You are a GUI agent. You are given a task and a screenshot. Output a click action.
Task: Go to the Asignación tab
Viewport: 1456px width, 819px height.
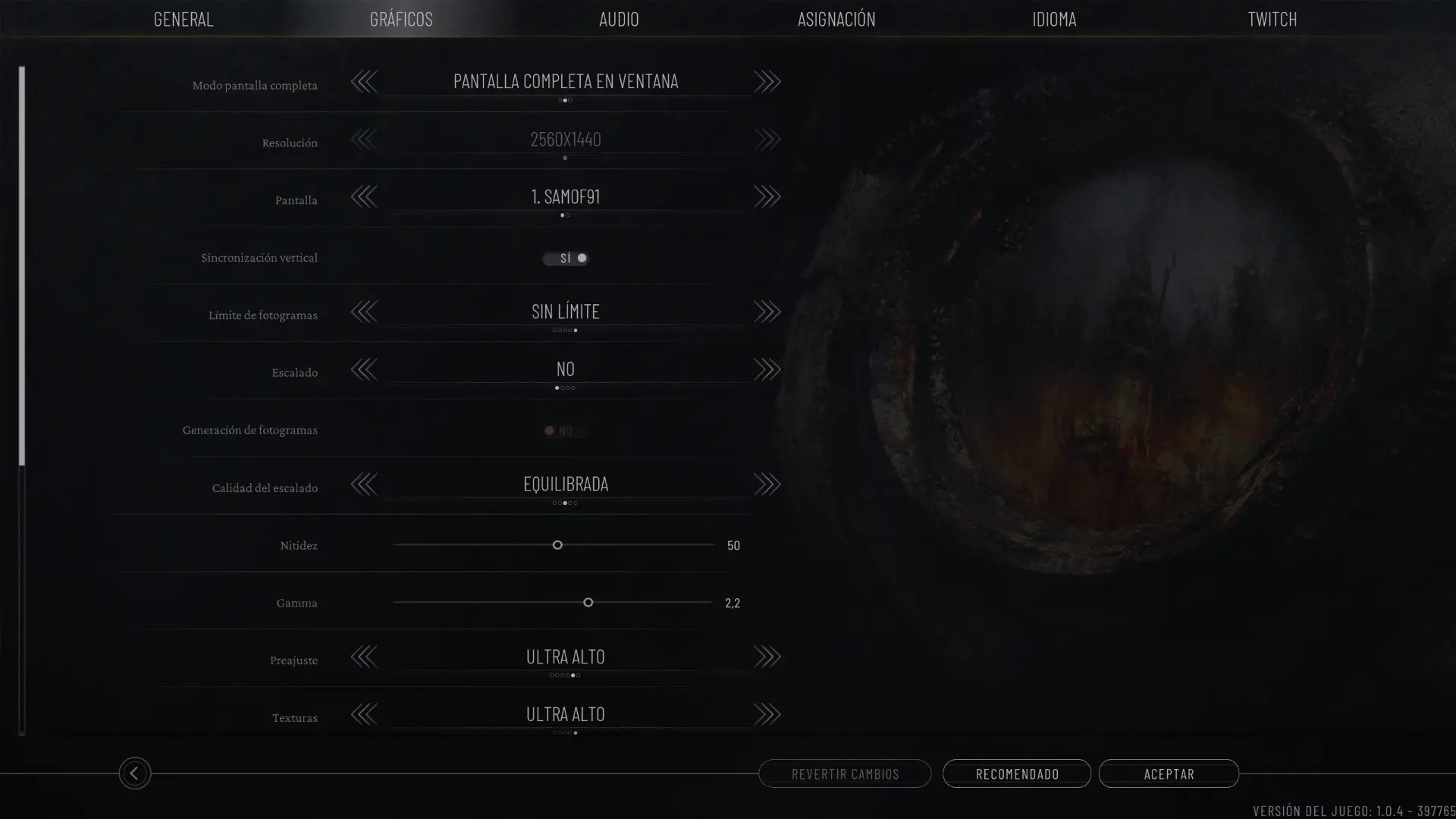(836, 19)
